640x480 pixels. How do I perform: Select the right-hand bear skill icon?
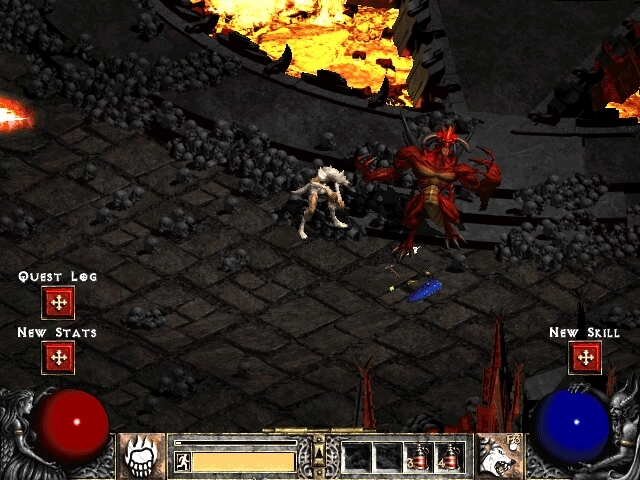coord(497,457)
